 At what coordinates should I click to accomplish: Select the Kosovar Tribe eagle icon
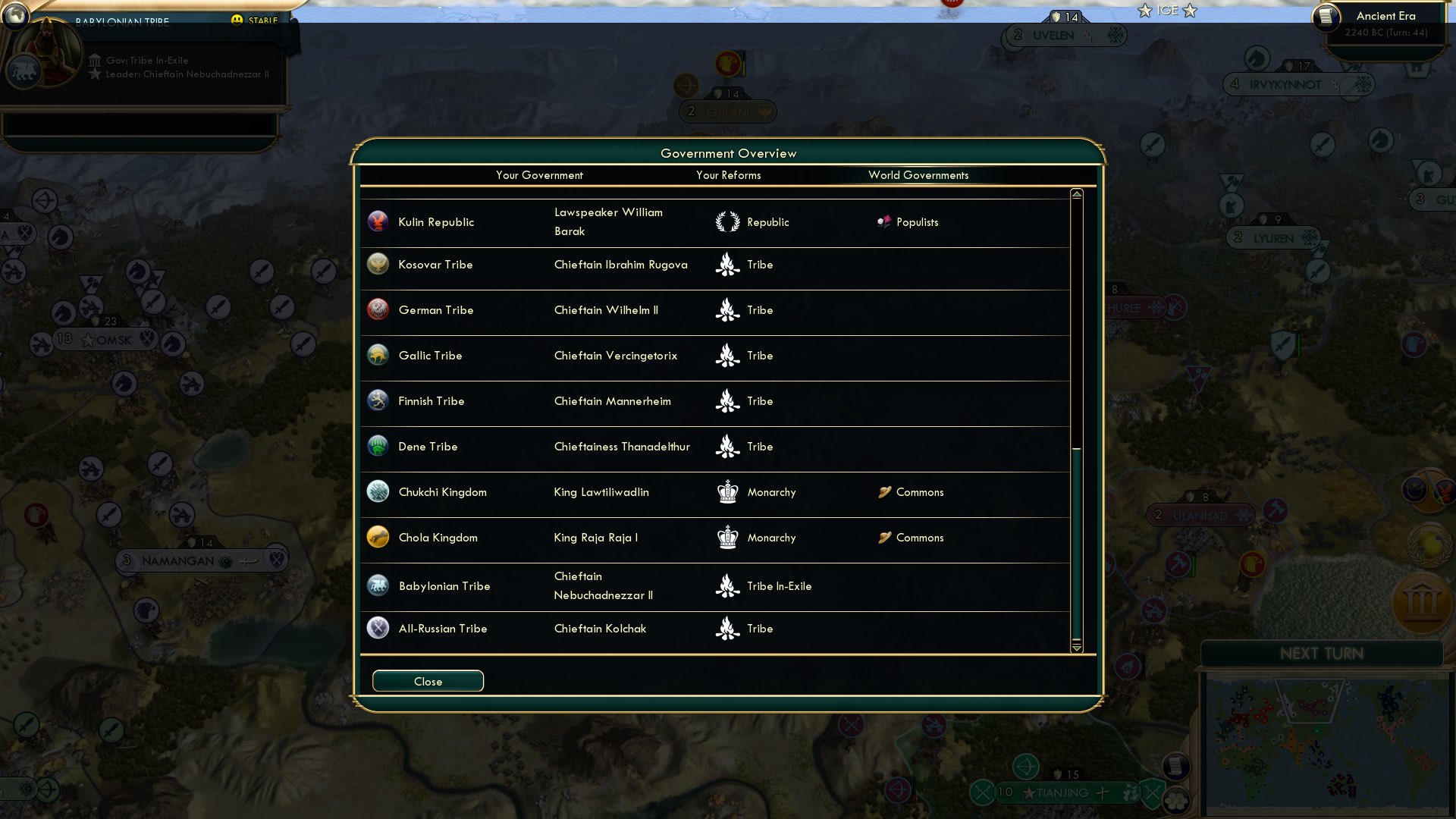tap(377, 264)
